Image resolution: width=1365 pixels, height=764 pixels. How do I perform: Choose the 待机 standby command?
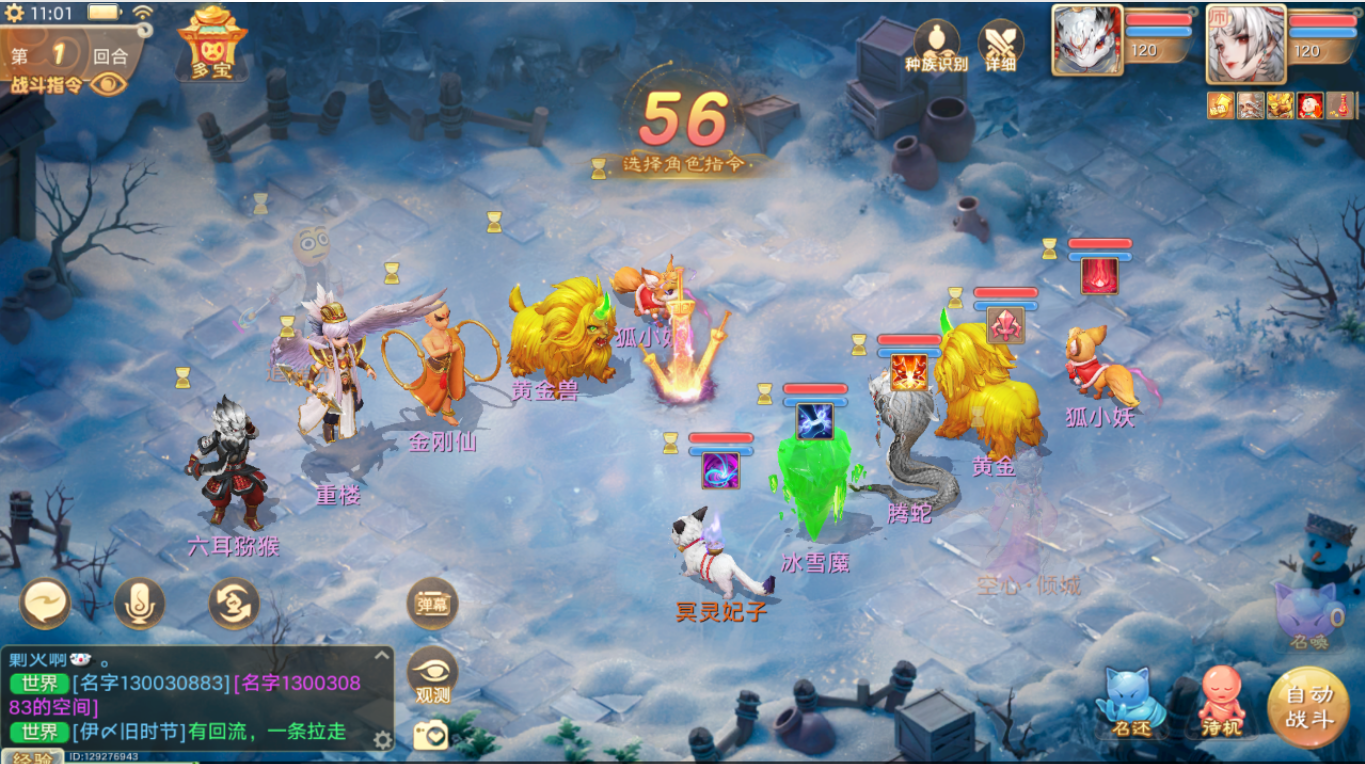click(x=1223, y=703)
